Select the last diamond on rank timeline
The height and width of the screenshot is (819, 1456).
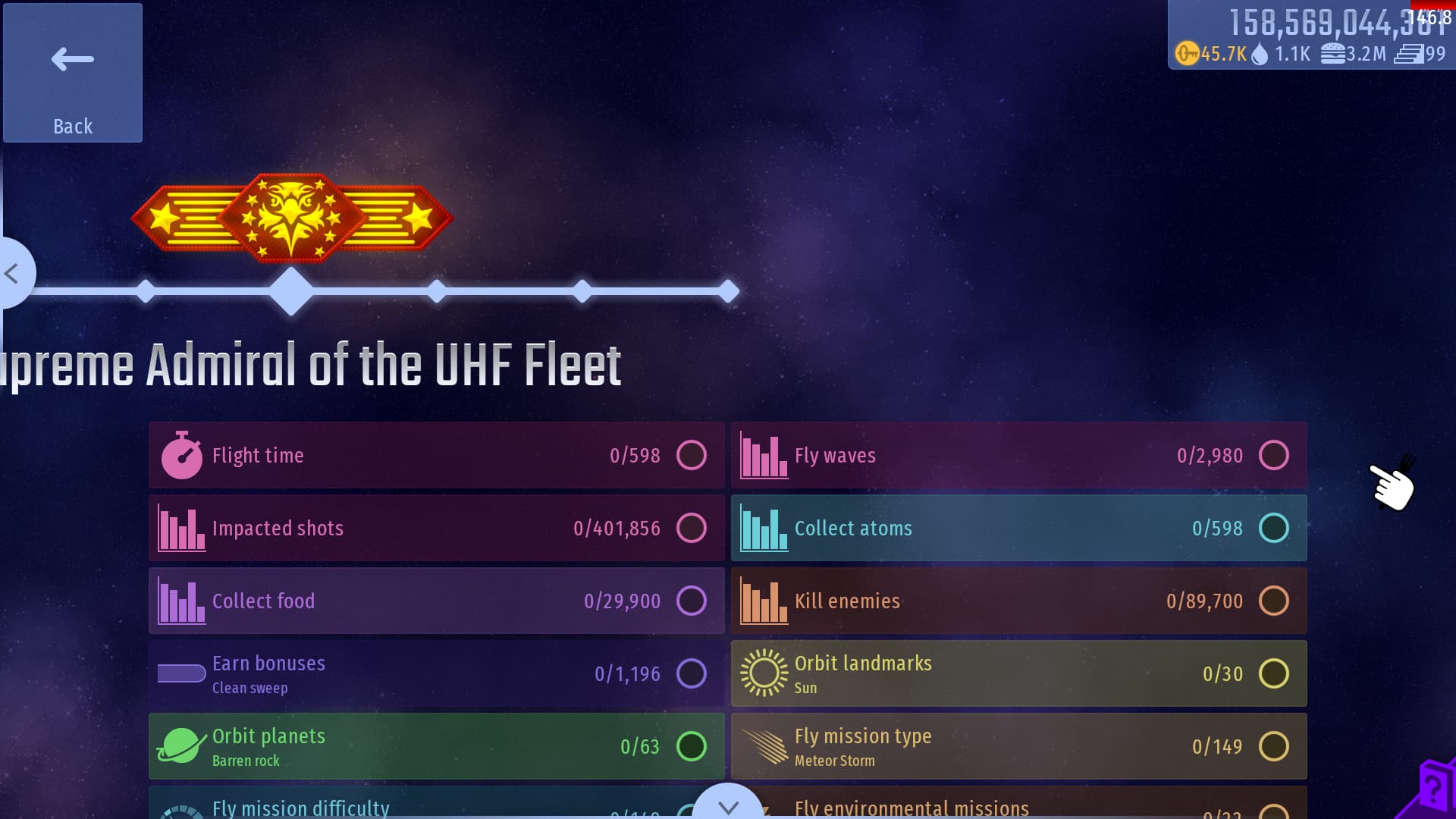pos(728,291)
